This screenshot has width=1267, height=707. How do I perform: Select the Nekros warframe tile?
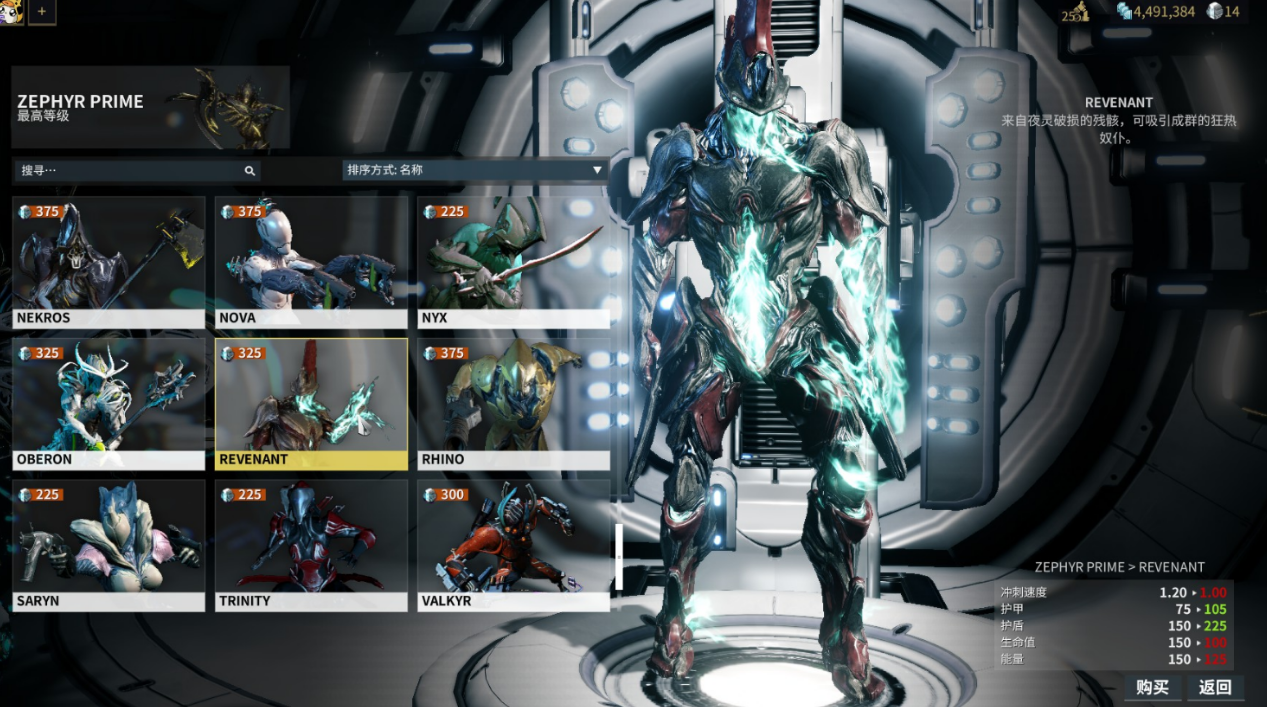click(x=108, y=262)
